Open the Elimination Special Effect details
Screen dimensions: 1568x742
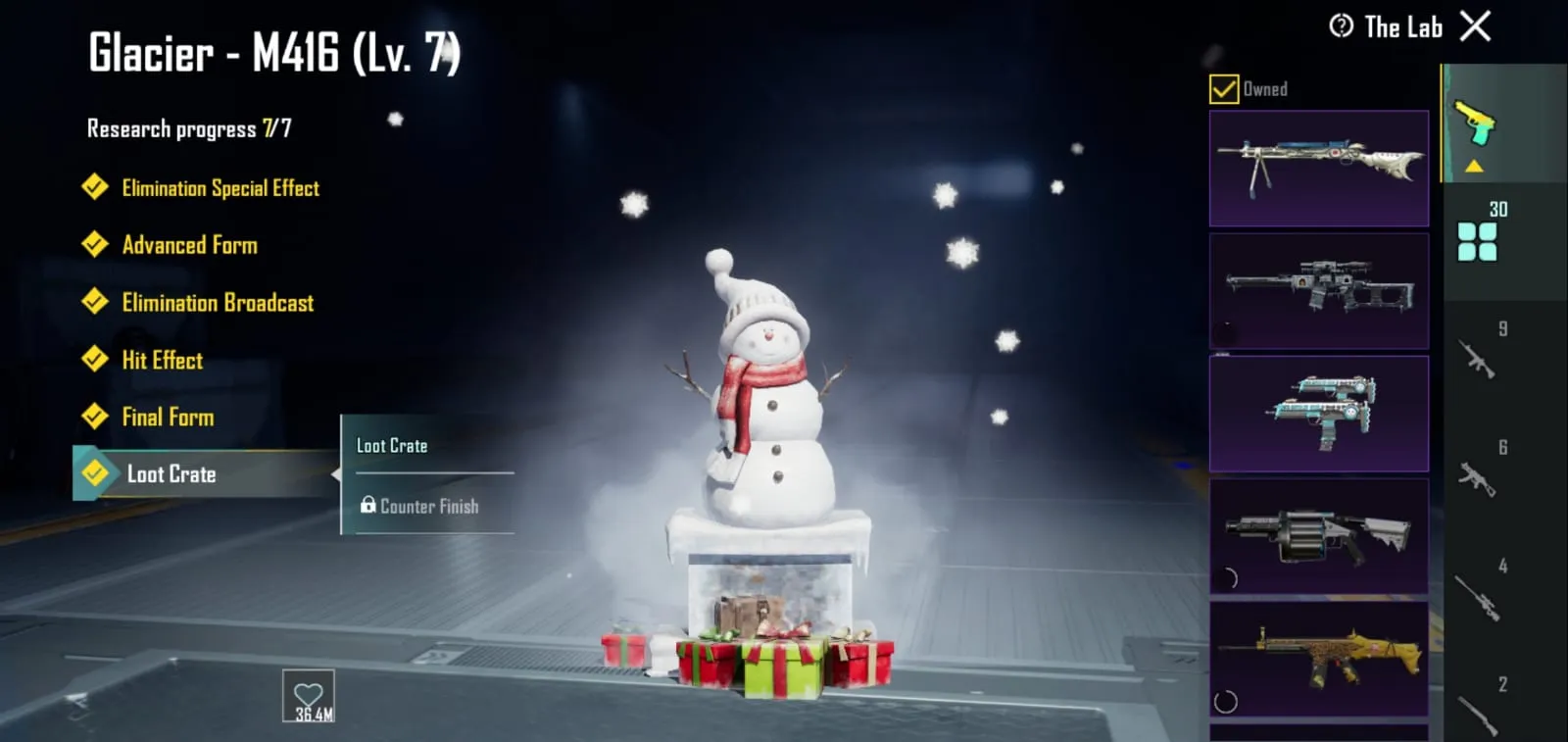pyautogui.click(x=220, y=188)
